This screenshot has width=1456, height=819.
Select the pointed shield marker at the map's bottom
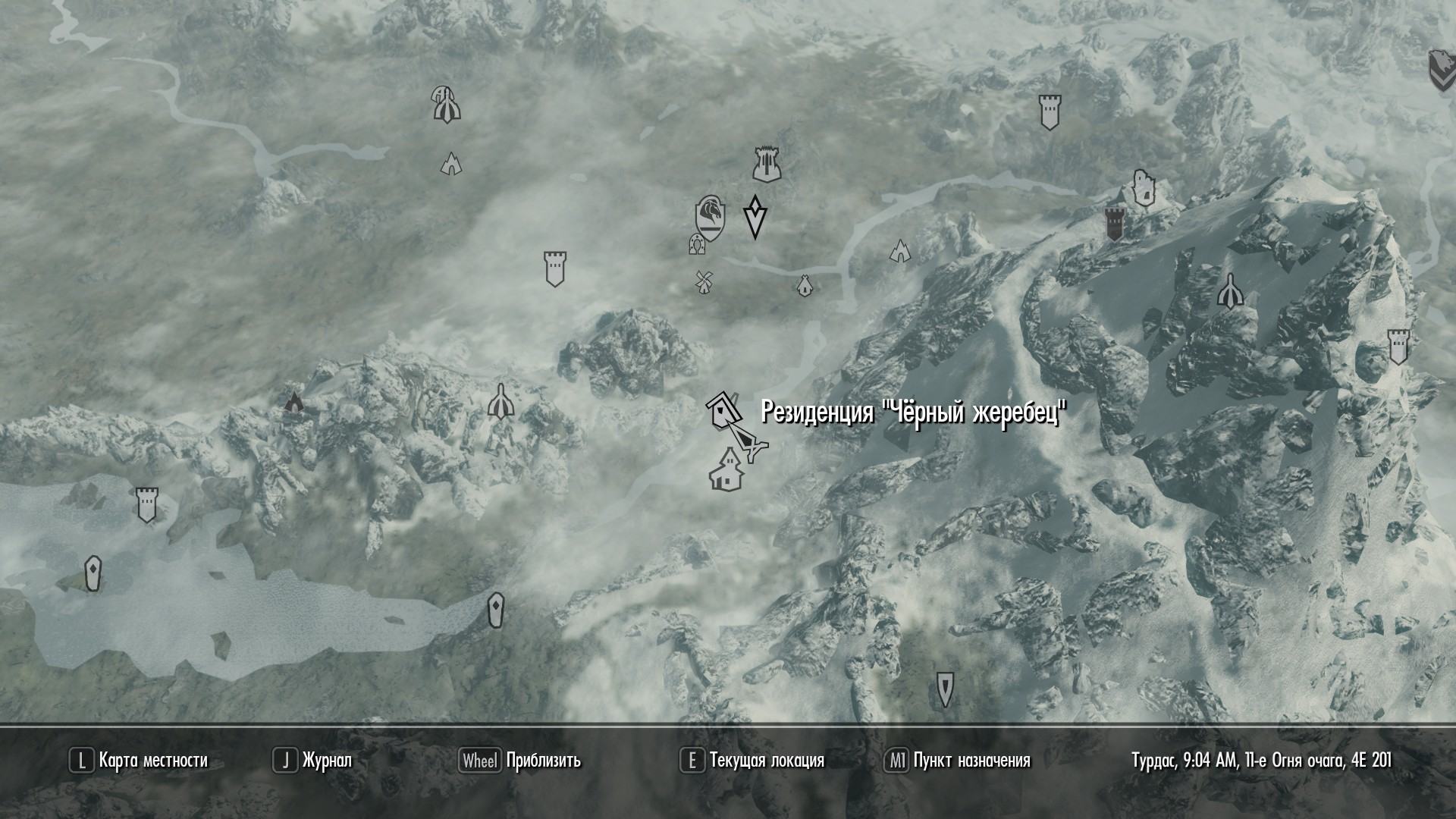coord(945,689)
